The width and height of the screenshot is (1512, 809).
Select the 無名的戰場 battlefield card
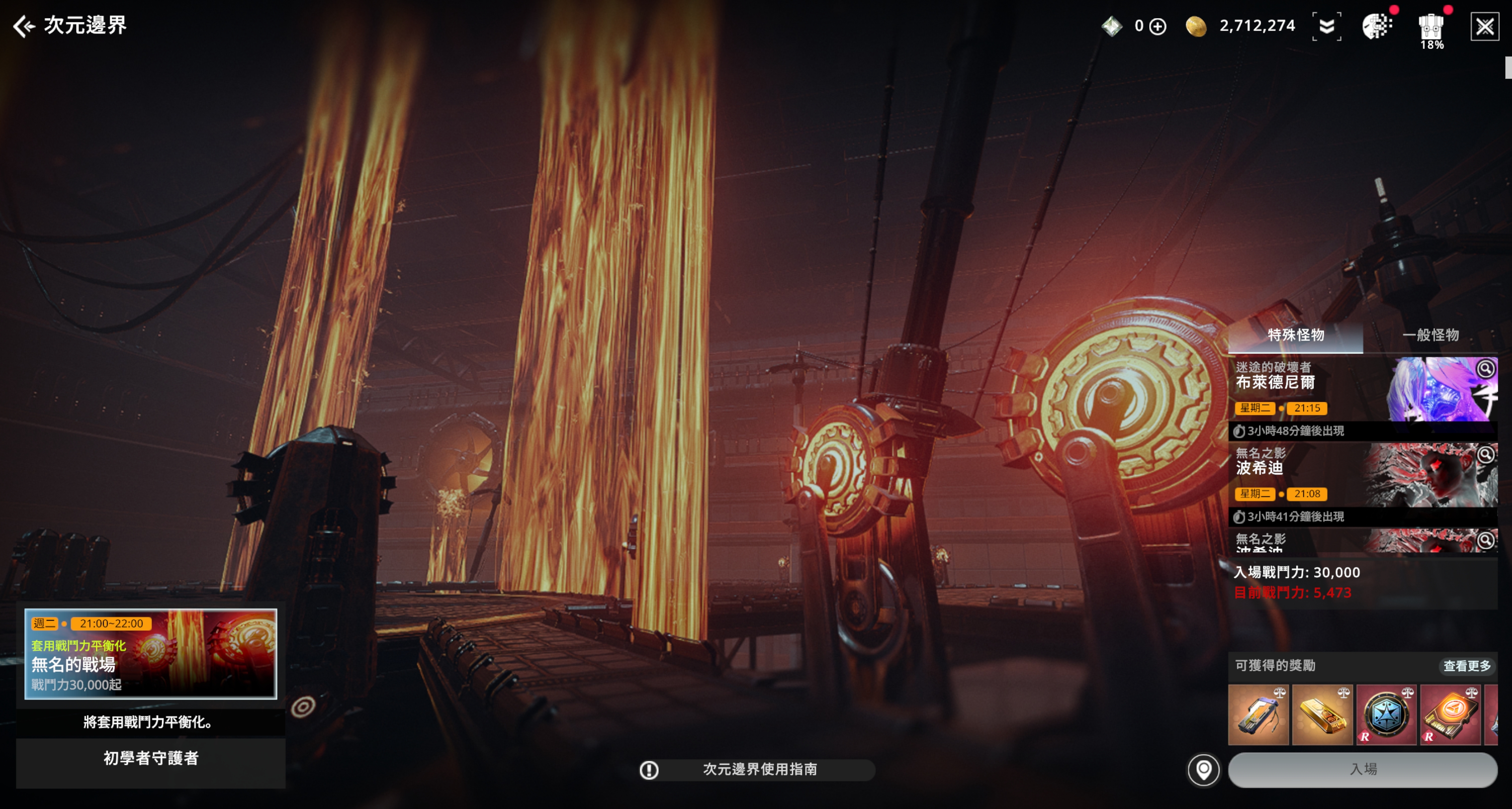(150, 654)
